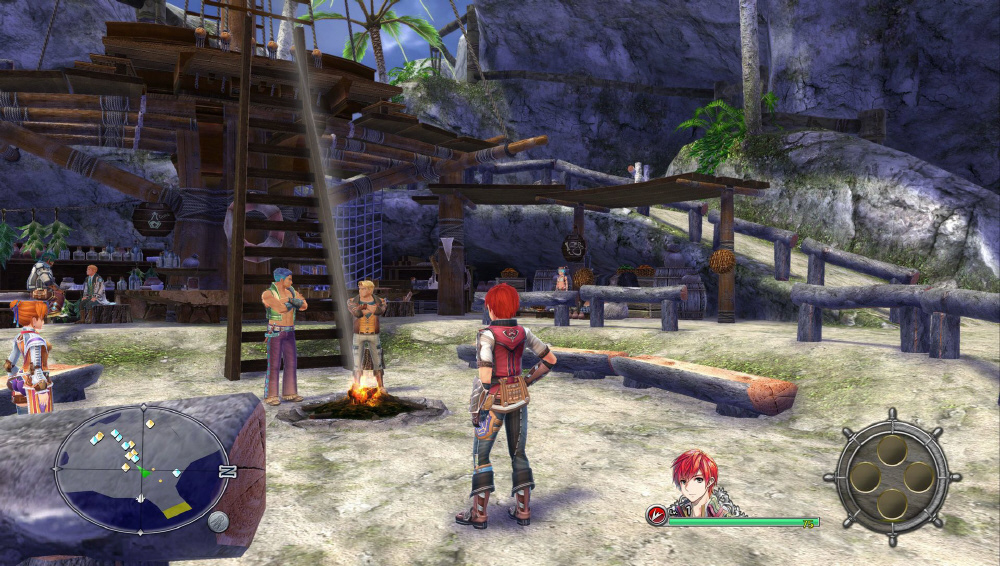The image size is (1000, 566).
Task: Click the red slash attack-type icon
Action: (x=657, y=516)
